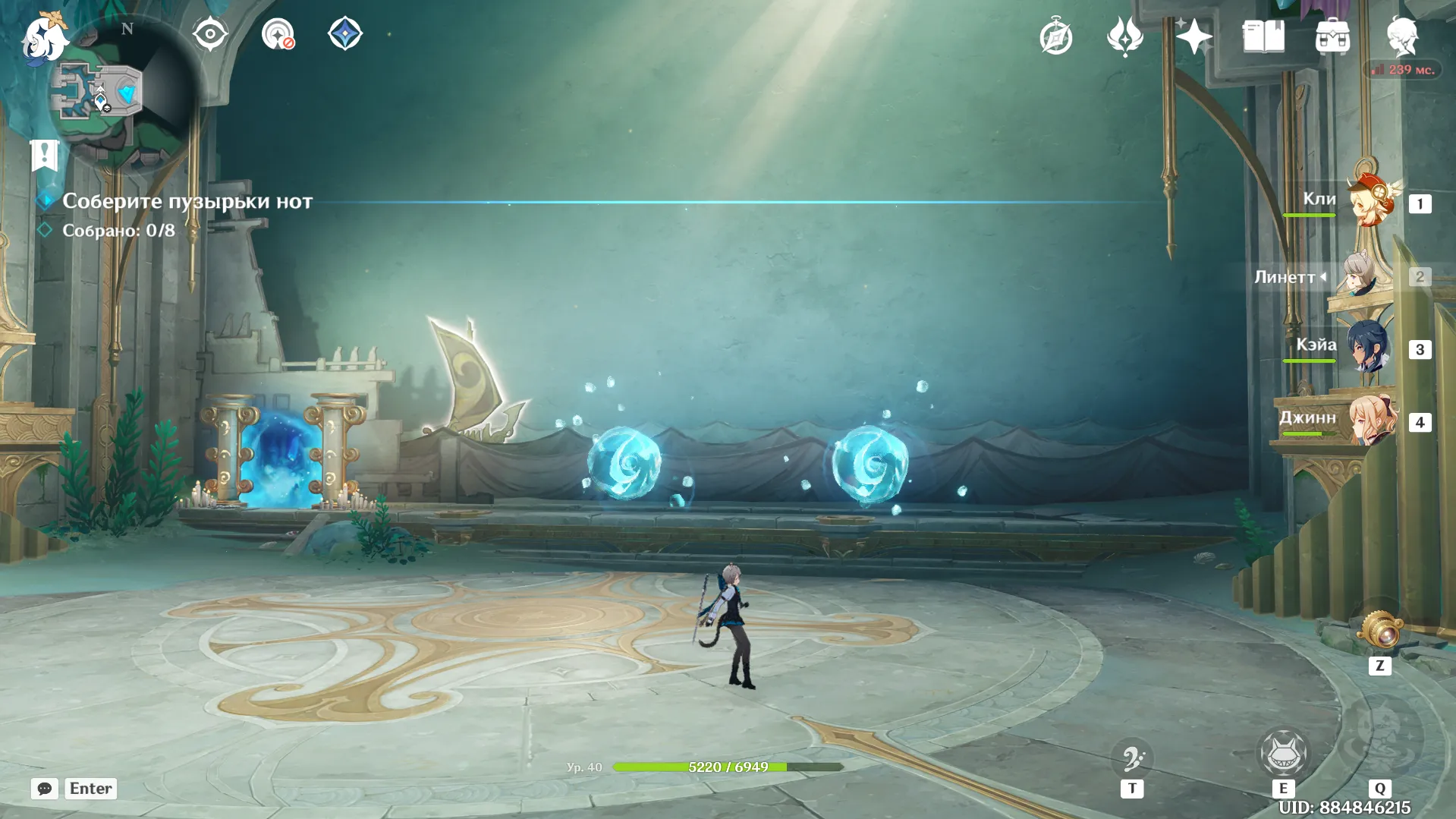This screenshot has height=819, width=1456.
Task: Open the character profile menu
Action: click(1402, 37)
